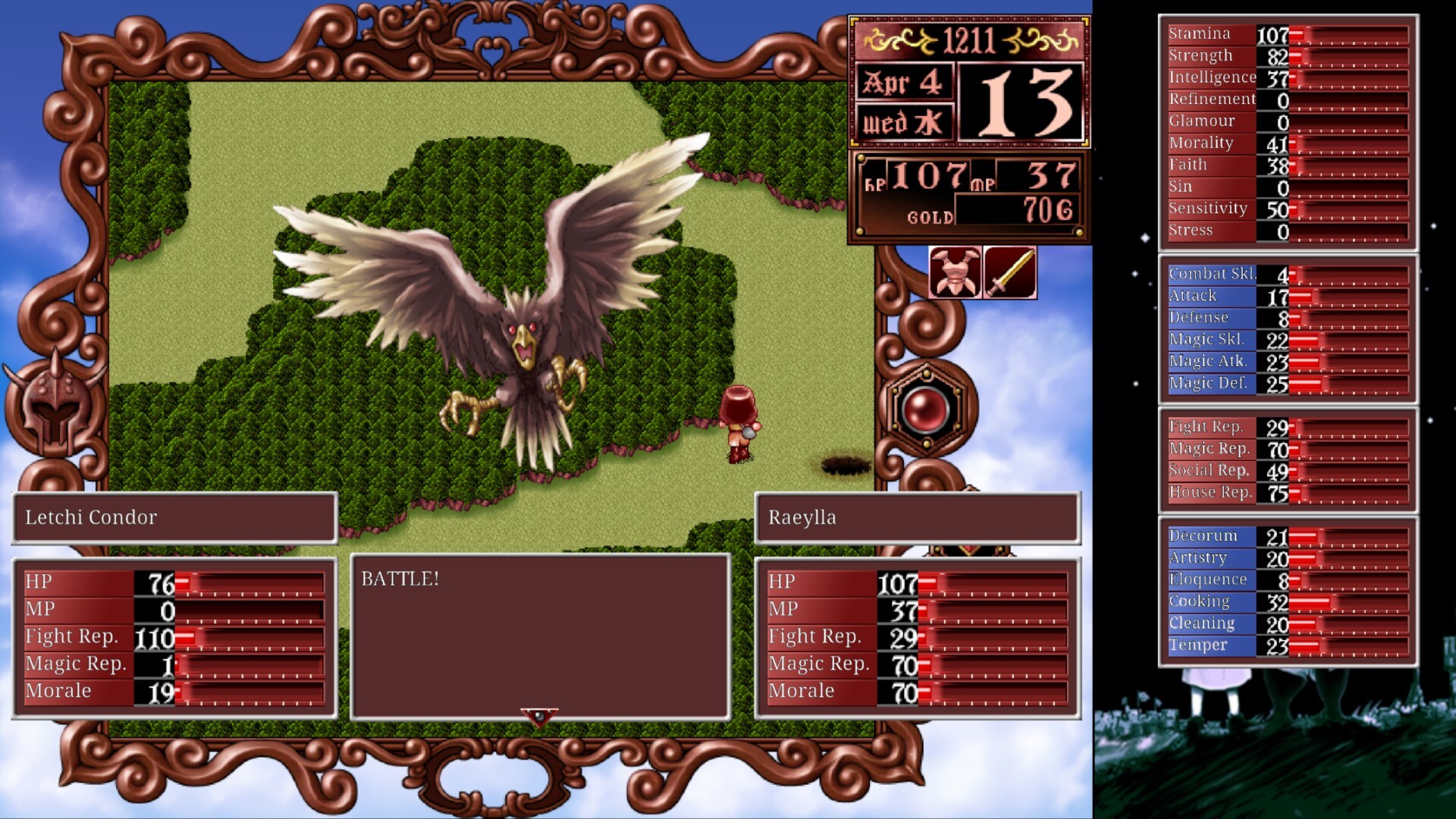
Task: Click the Apr 4 date plaque
Action: point(904,83)
